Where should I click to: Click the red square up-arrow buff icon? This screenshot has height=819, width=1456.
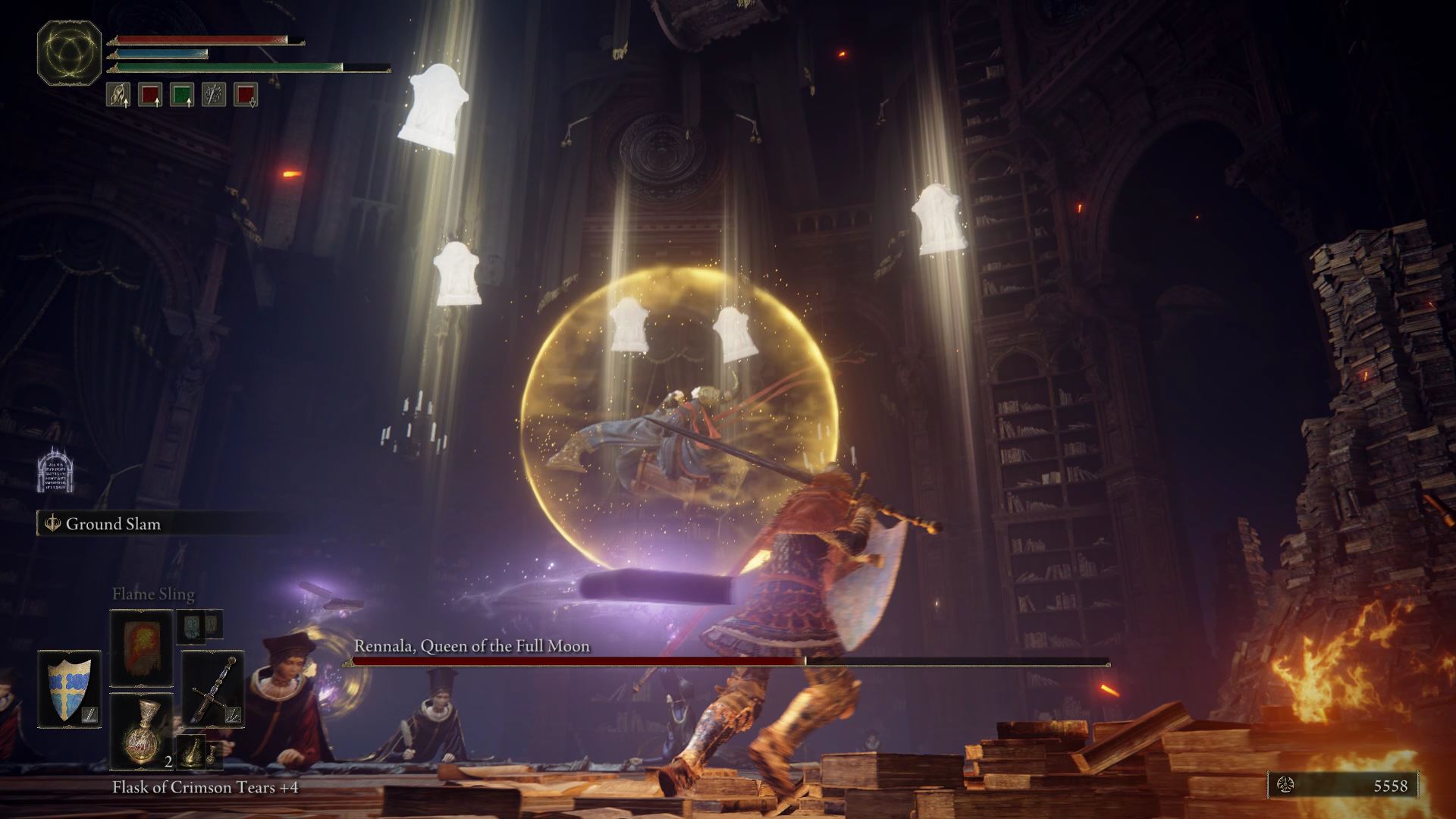150,95
